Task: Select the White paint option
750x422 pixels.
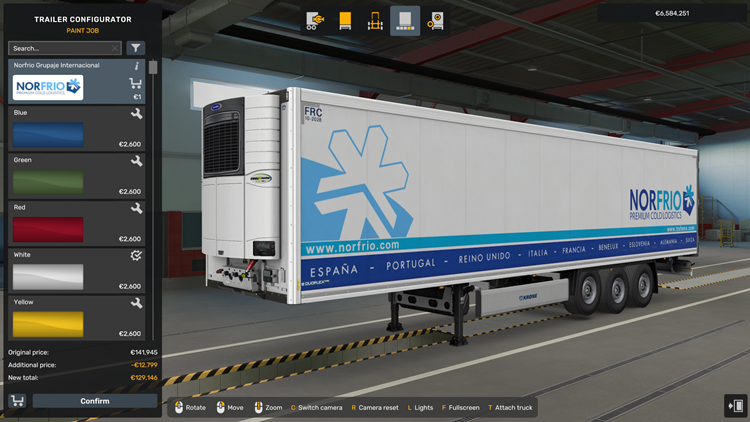Action: coord(48,277)
